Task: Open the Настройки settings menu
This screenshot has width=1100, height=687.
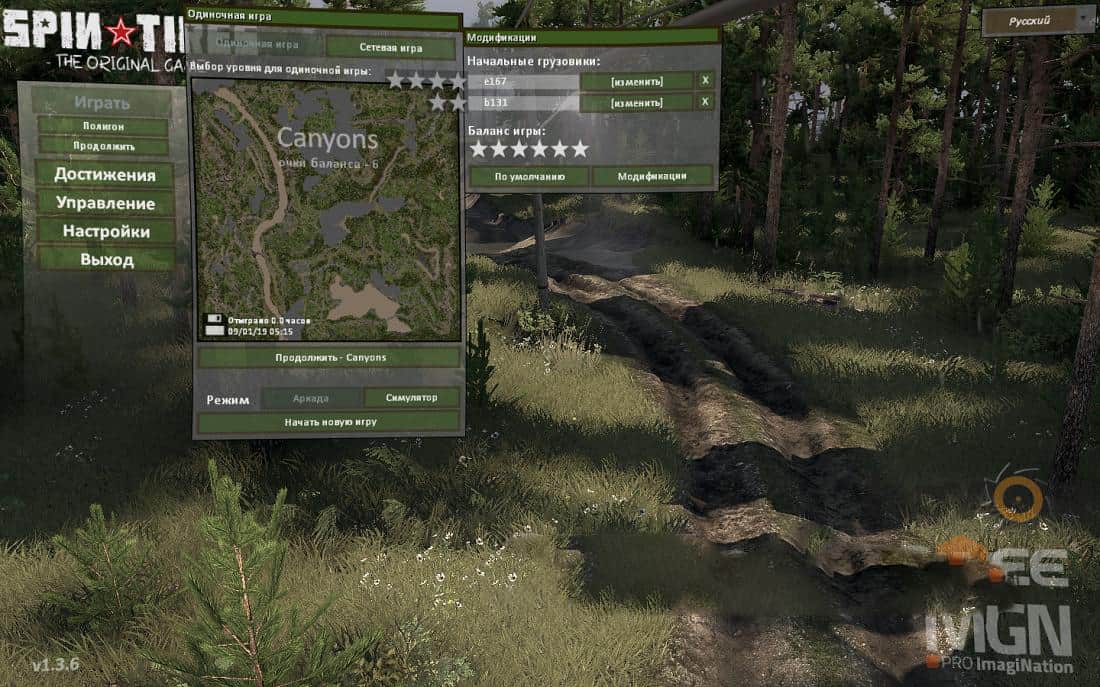Action: tap(104, 231)
